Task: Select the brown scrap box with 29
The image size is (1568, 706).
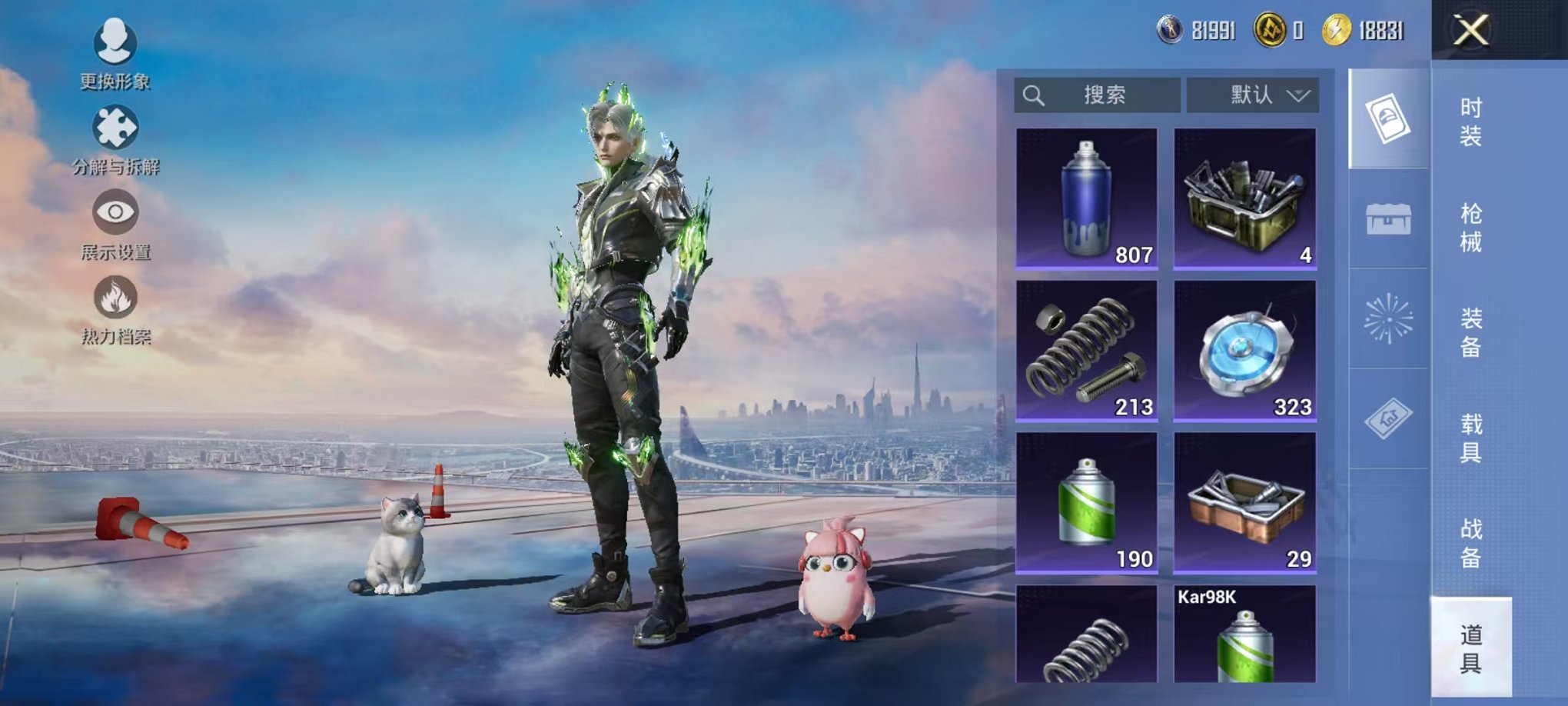Action: point(1244,502)
